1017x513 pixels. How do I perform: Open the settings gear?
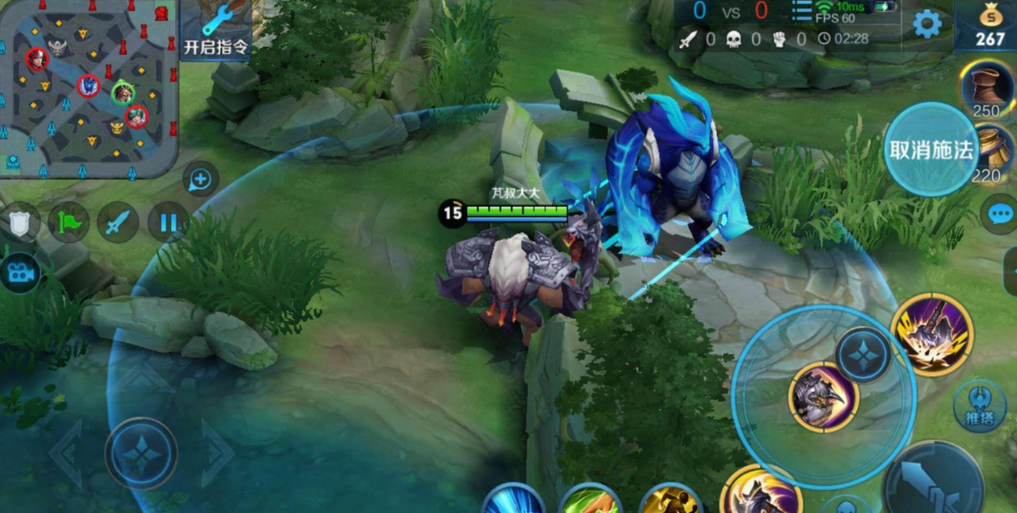927,25
